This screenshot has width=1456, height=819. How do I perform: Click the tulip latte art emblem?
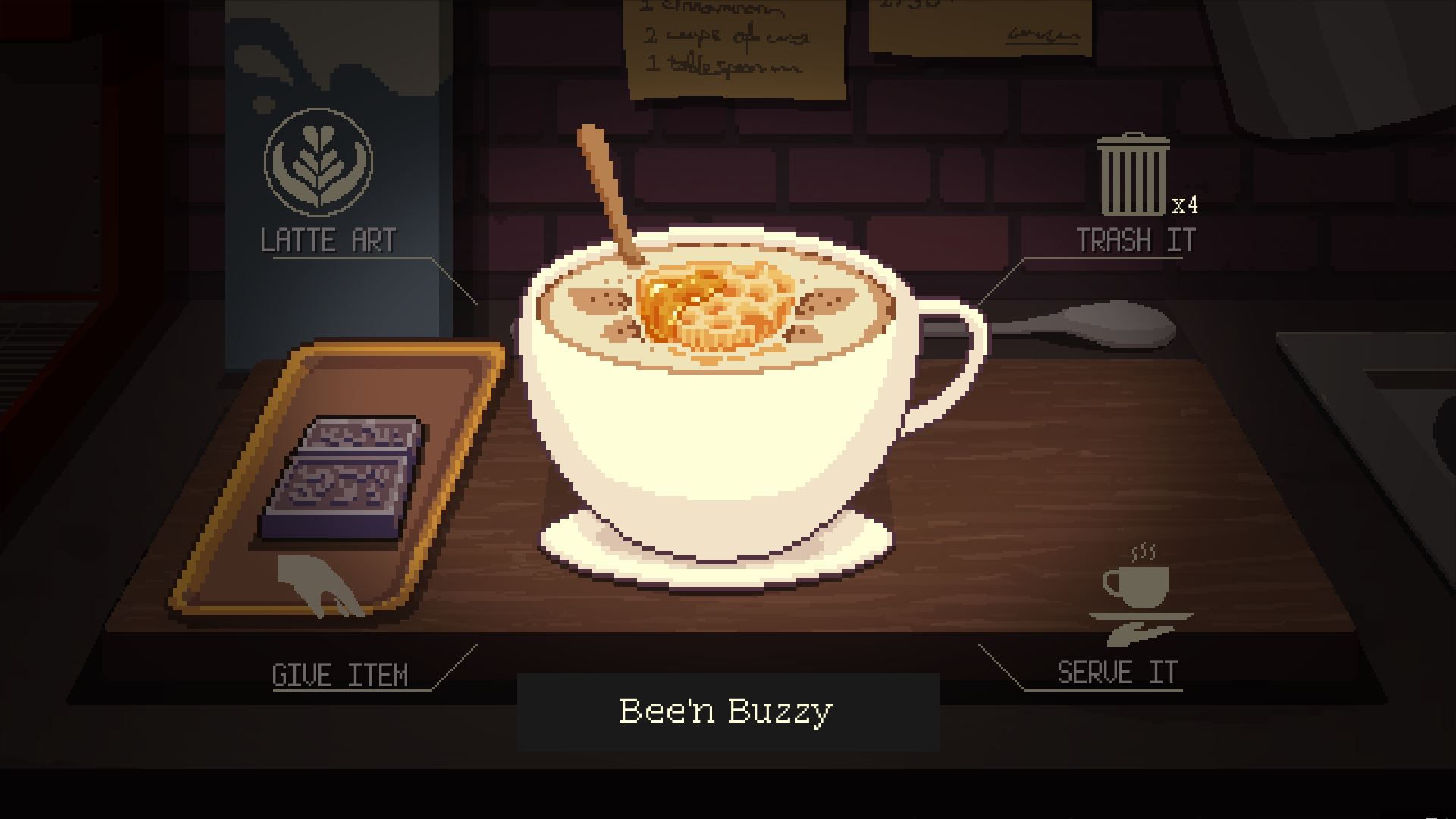tap(319, 164)
